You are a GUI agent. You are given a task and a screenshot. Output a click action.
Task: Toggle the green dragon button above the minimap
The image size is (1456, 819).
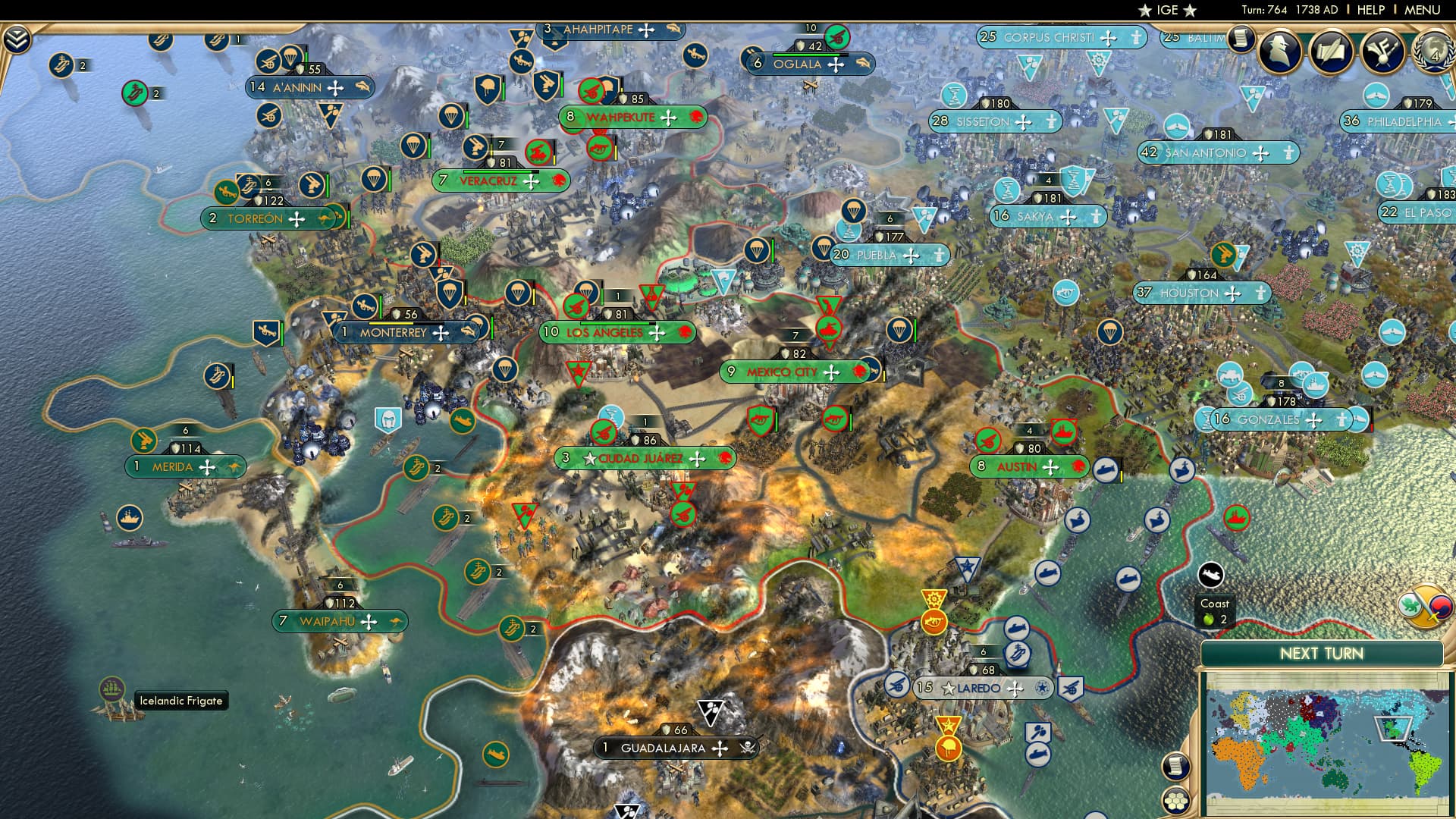[1410, 605]
